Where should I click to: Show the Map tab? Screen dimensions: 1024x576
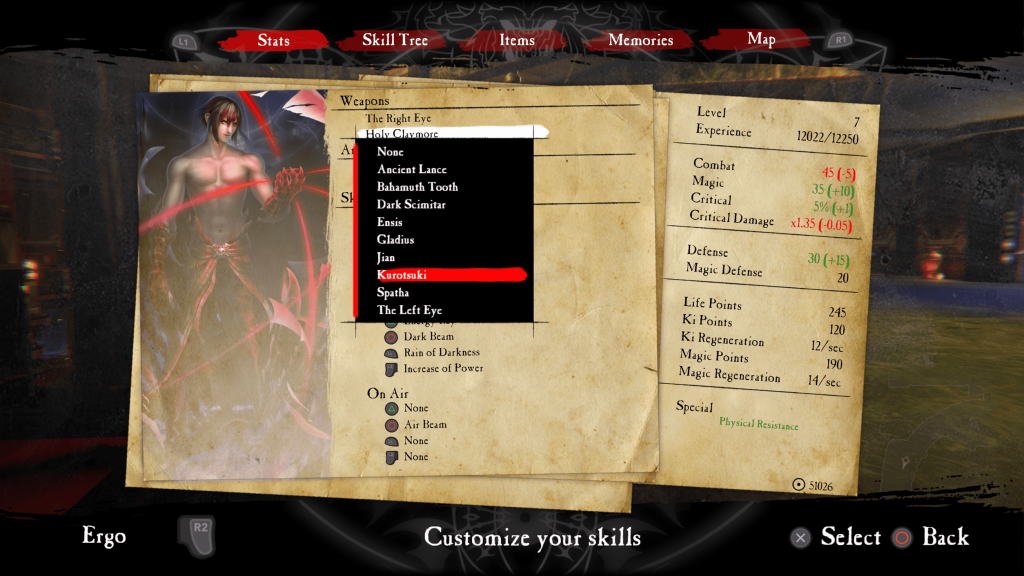click(761, 40)
